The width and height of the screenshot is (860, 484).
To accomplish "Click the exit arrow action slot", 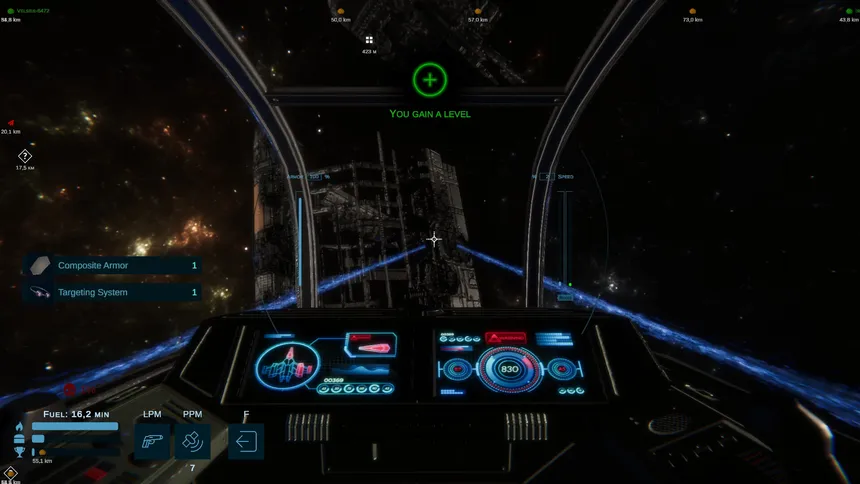I will pos(246,440).
